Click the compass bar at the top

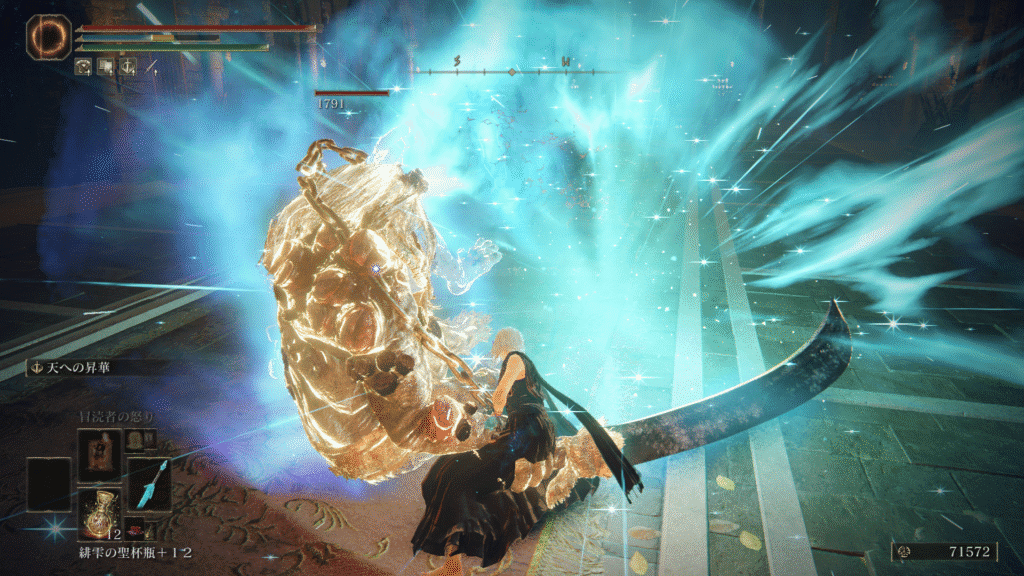click(510, 71)
